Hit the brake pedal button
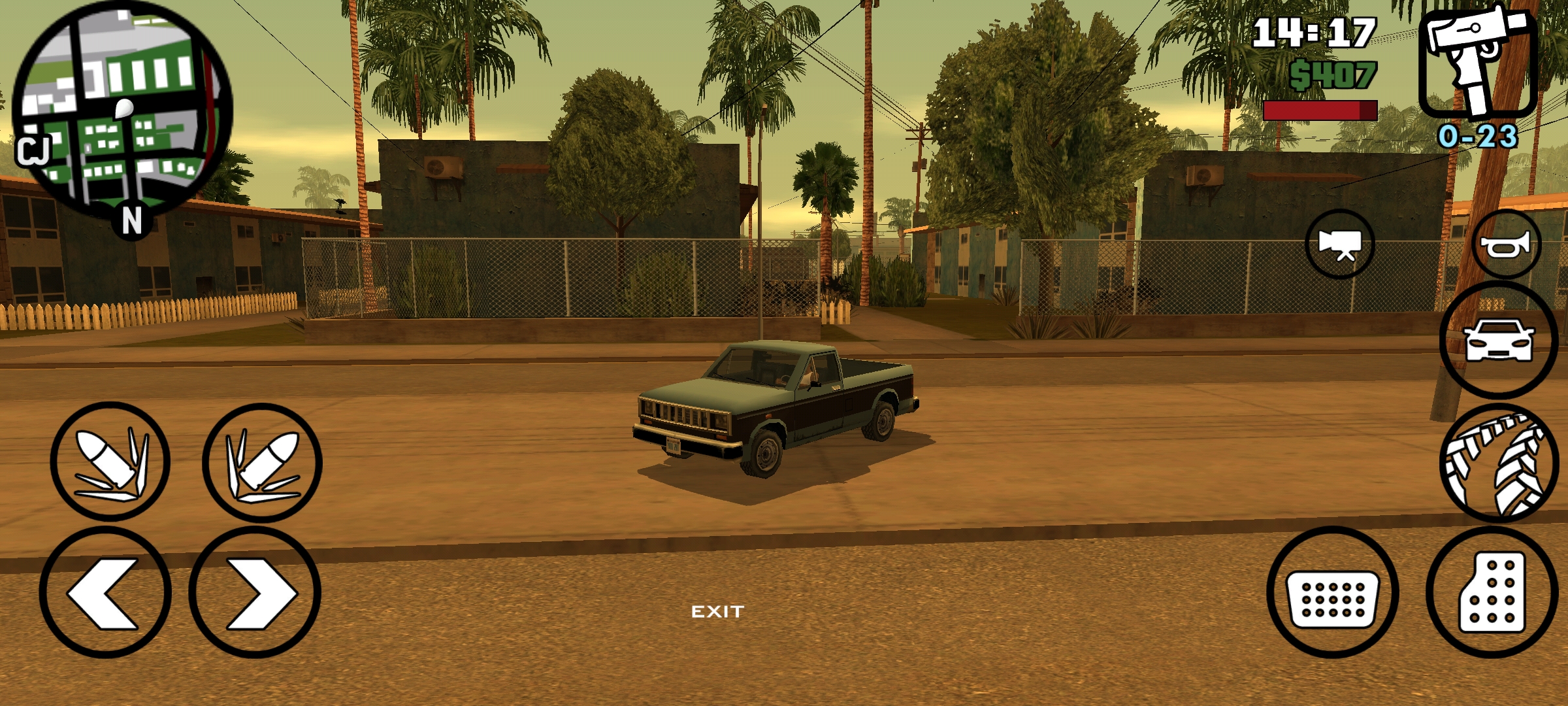This screenshot has width=1568, height=706. (x=1332, y=593)
